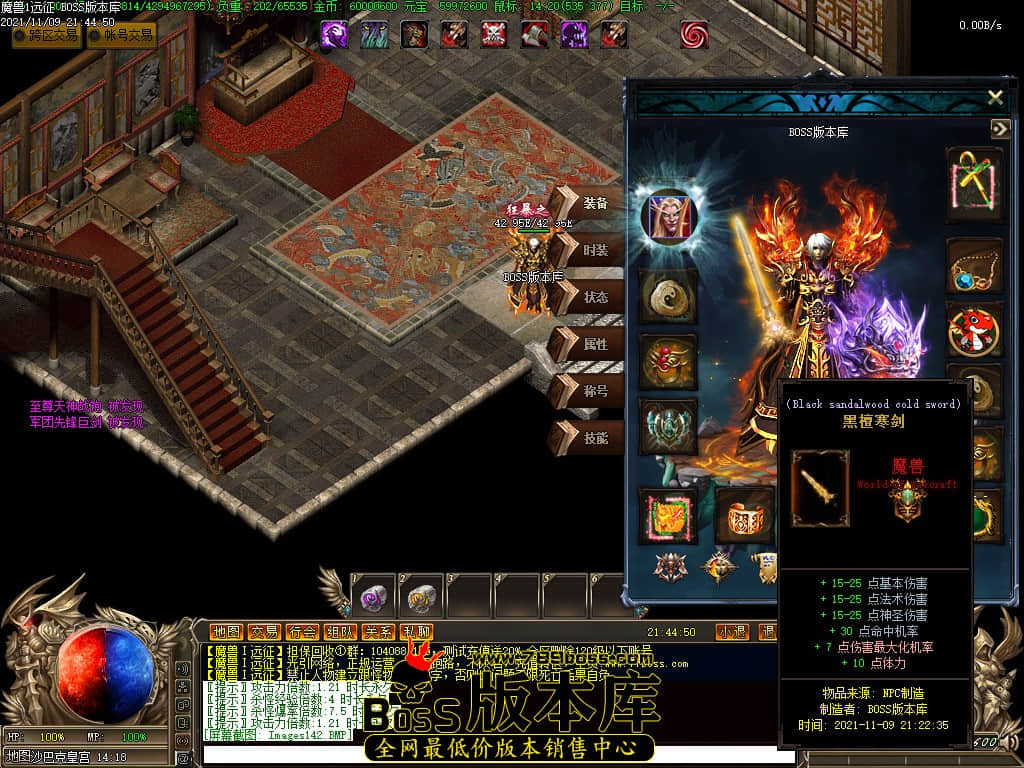Close the character equipment panel
This screenshot has height=768, width=1024.
[995, 97]
